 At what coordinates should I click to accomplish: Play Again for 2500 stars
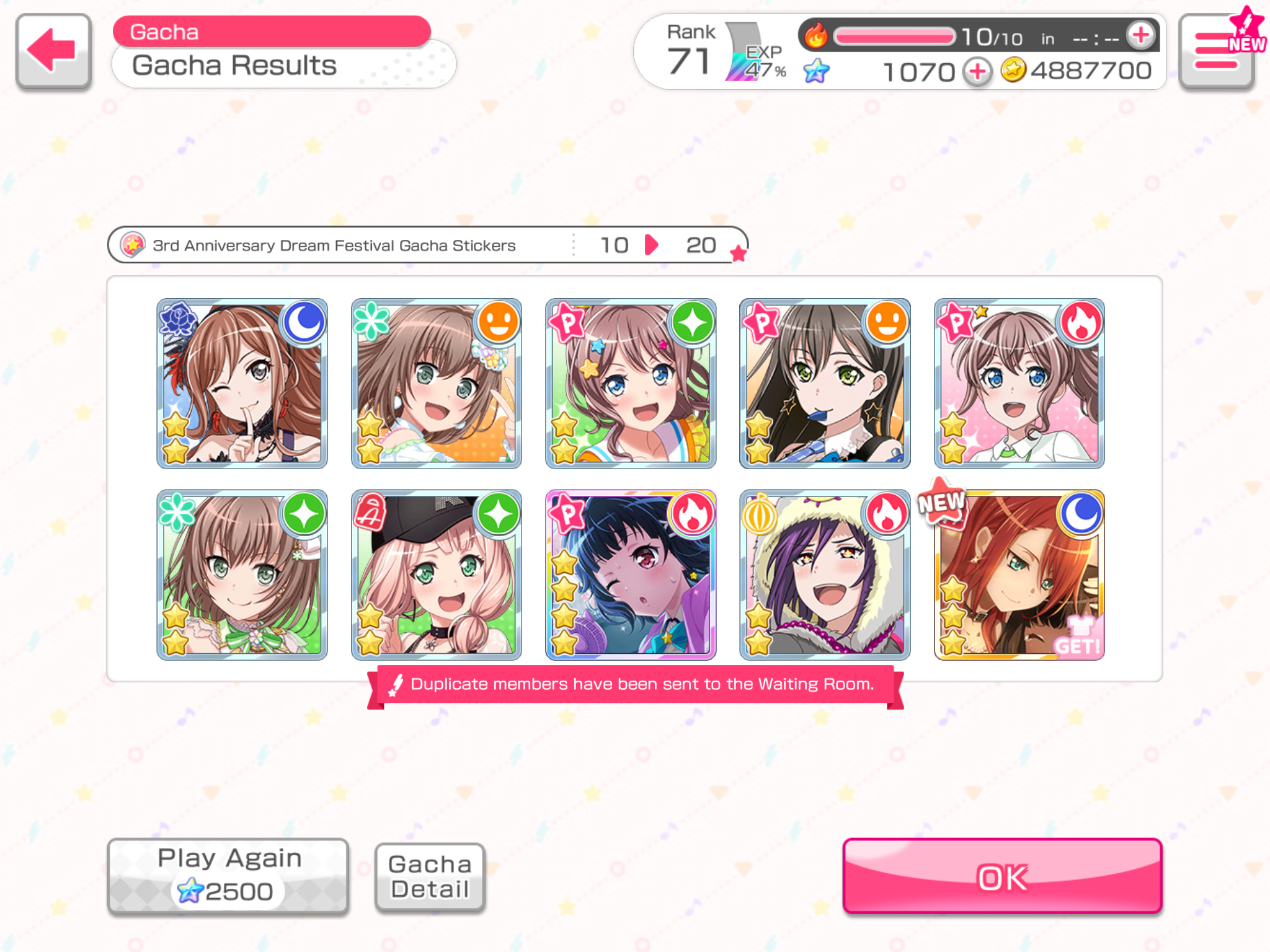click(228, 876)
